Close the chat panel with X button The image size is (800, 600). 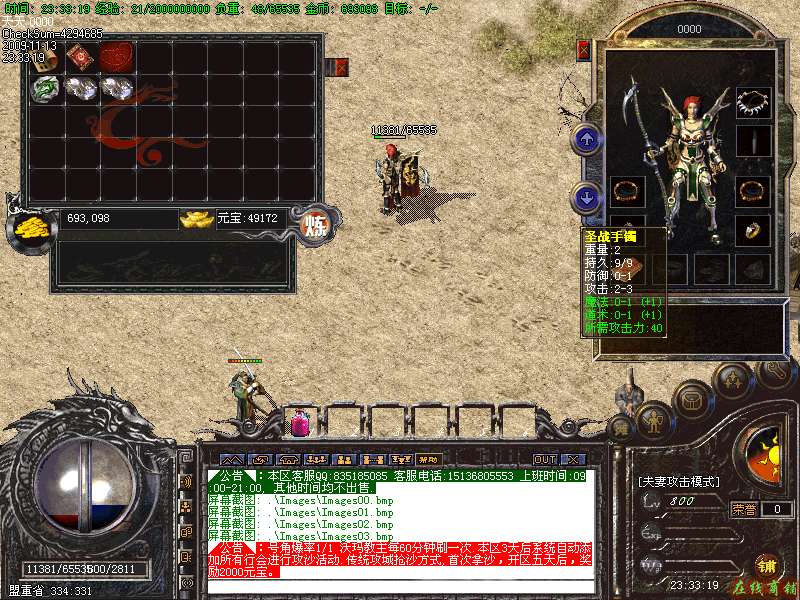[x=573, y=459]
